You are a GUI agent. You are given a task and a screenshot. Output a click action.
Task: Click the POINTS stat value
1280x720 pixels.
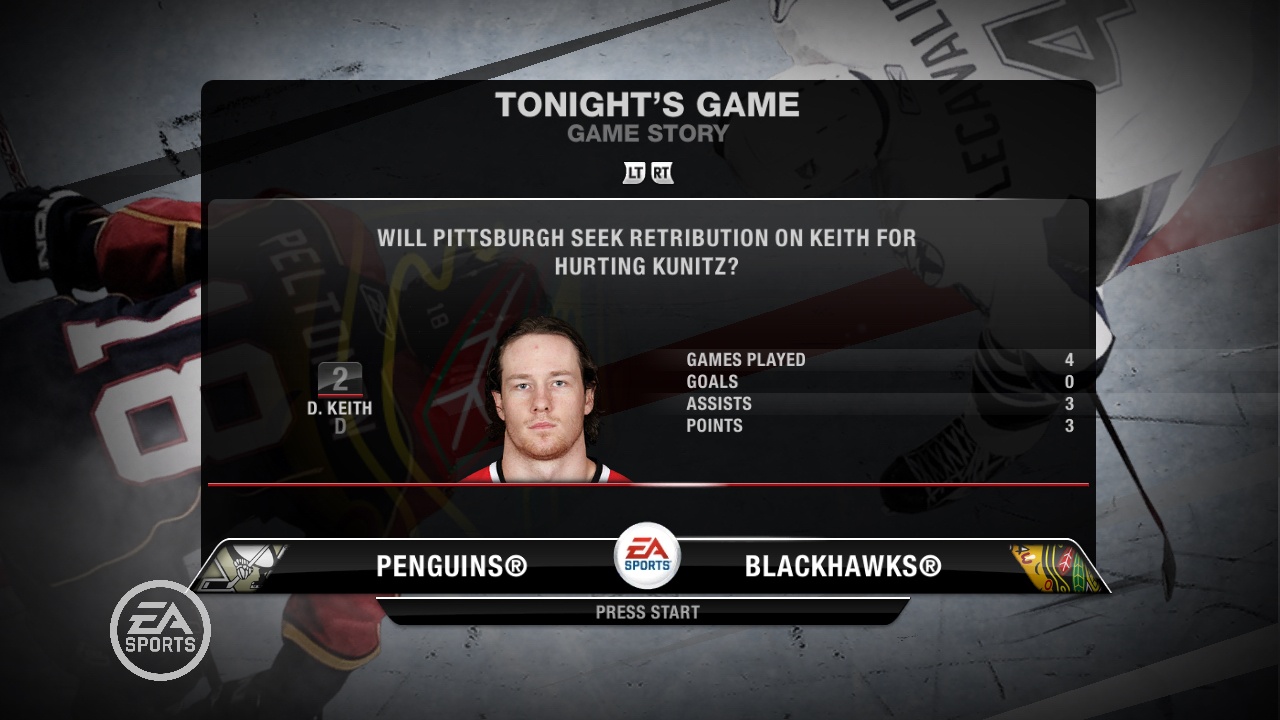1068,425
